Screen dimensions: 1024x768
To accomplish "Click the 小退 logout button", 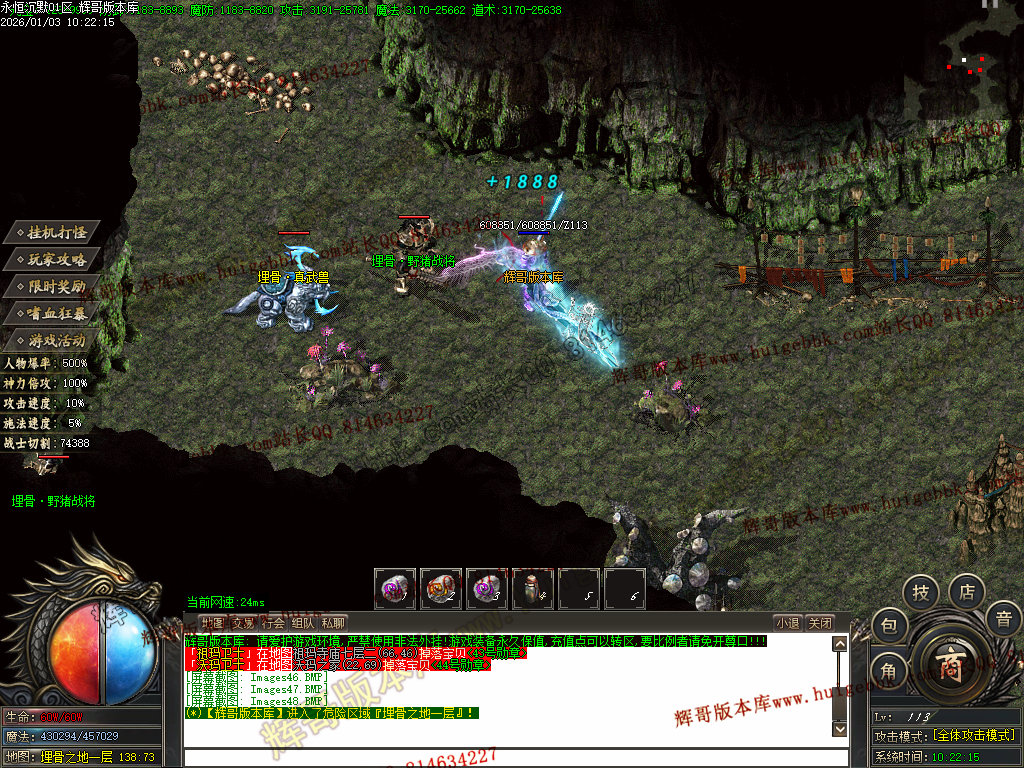I will tap(788, 622).
